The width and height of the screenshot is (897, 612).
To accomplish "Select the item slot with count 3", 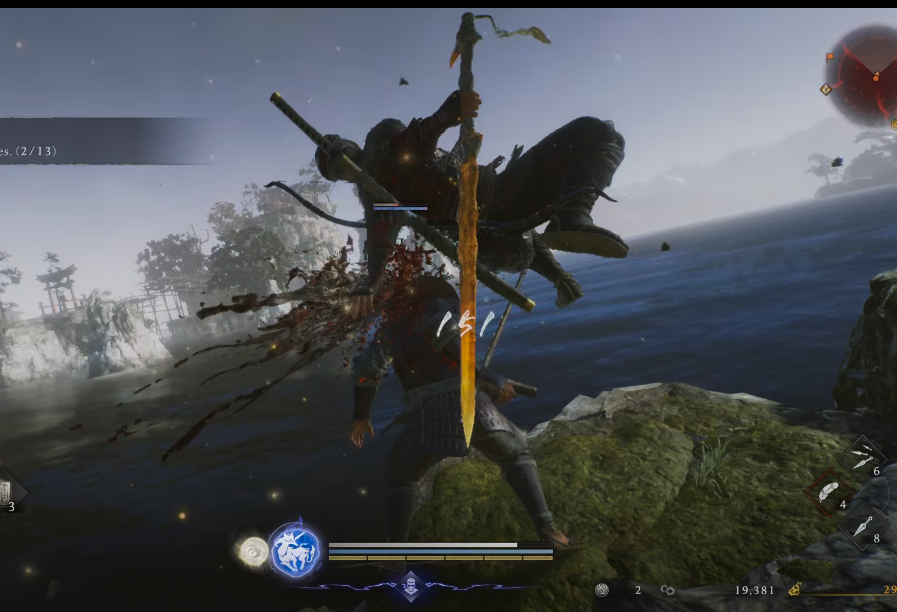I will [8, 491].
